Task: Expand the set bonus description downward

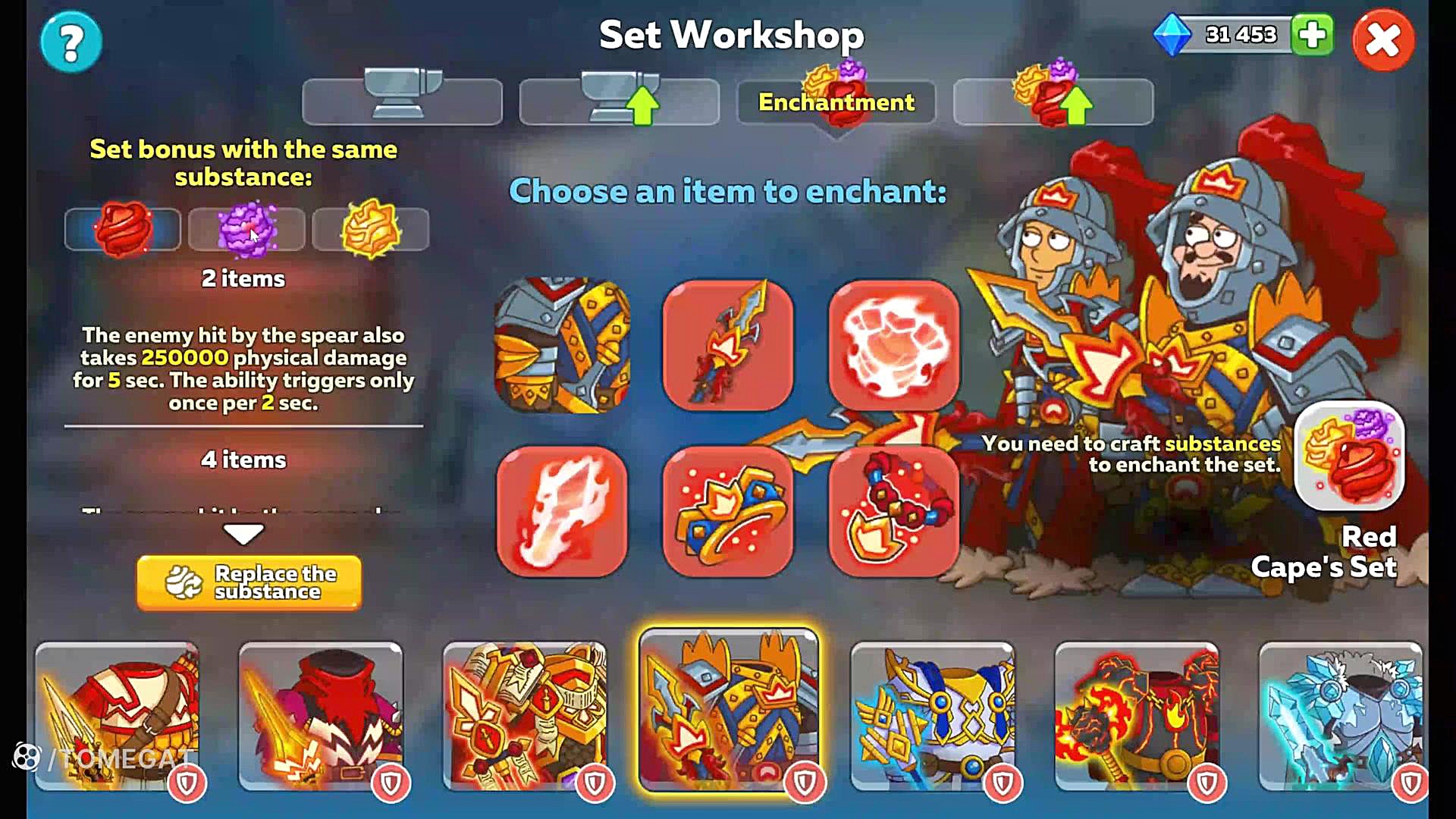Action: [243, 534]
